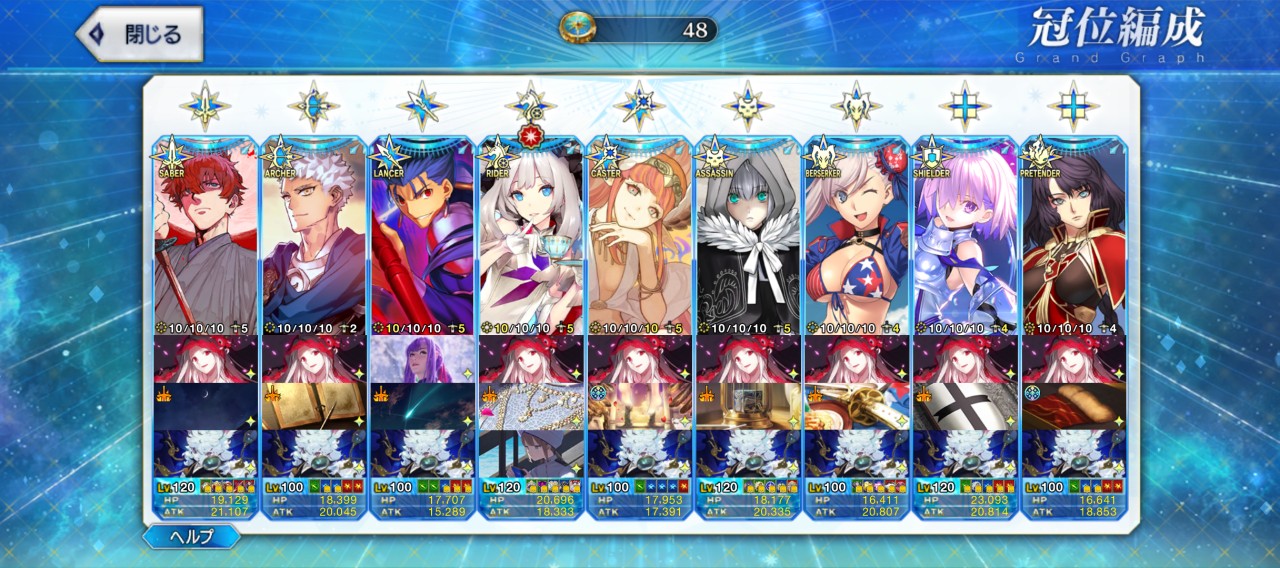Image resolution: width=1280 pixels, height=568 pixels.
Task: Pick the Shielder servant card
Action: (964, 235)
